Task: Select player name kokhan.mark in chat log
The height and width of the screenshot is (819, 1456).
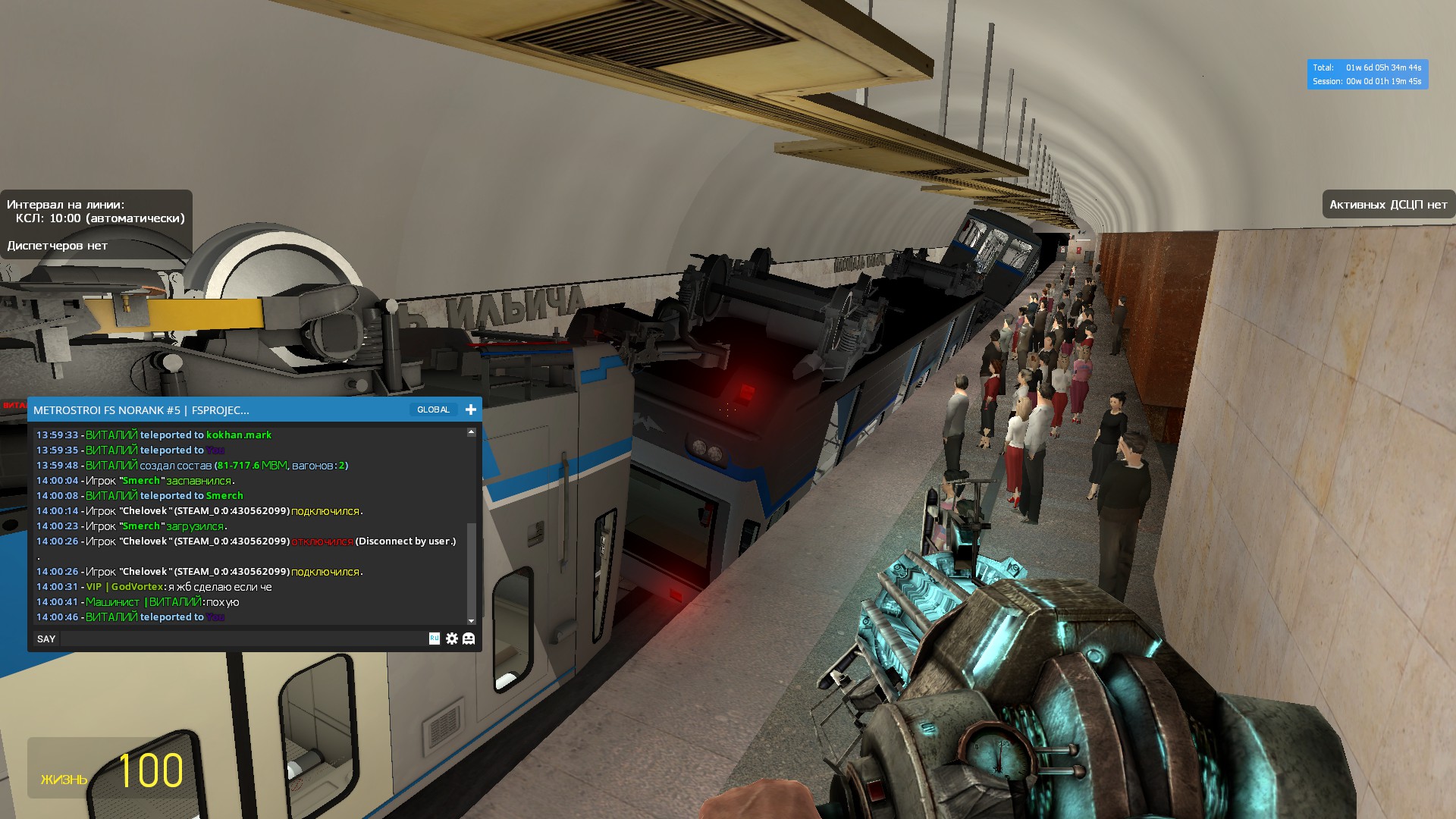Action: pyautogui.click(x=239, y=435)
